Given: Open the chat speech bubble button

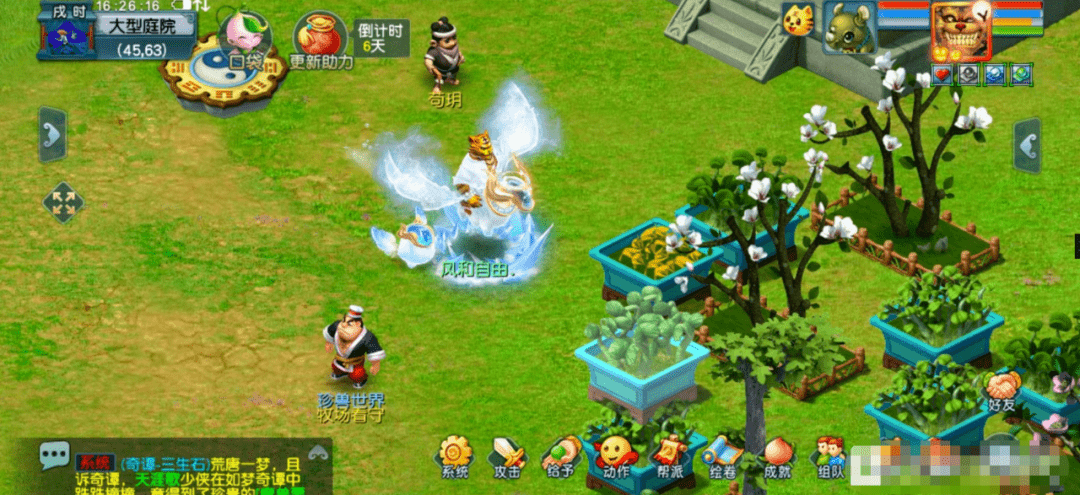Looking at the screenshot, I should tap(55, 456).
